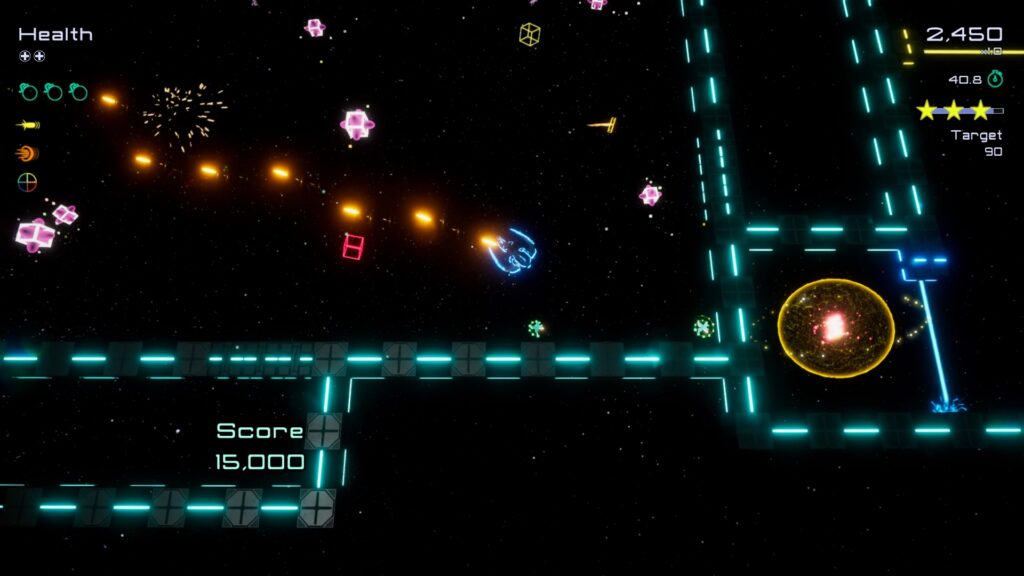Click the four-color crosshair icon
The image size is (1024, 576).
(x=27, y=182)
